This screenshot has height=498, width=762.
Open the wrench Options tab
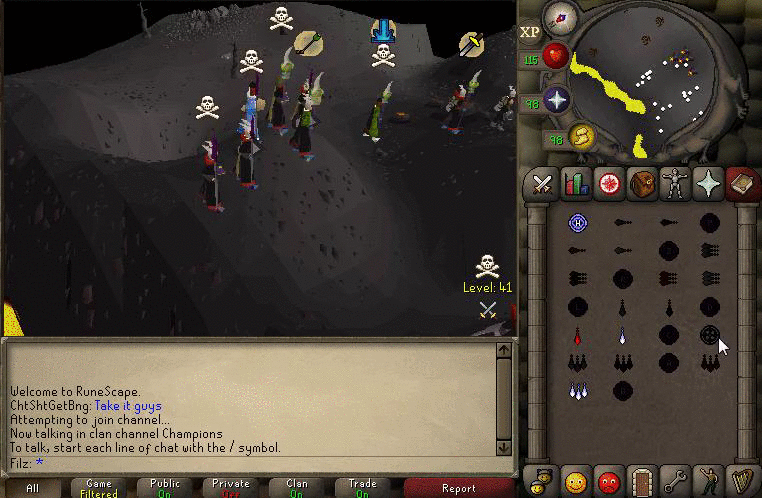click(675, 479)
